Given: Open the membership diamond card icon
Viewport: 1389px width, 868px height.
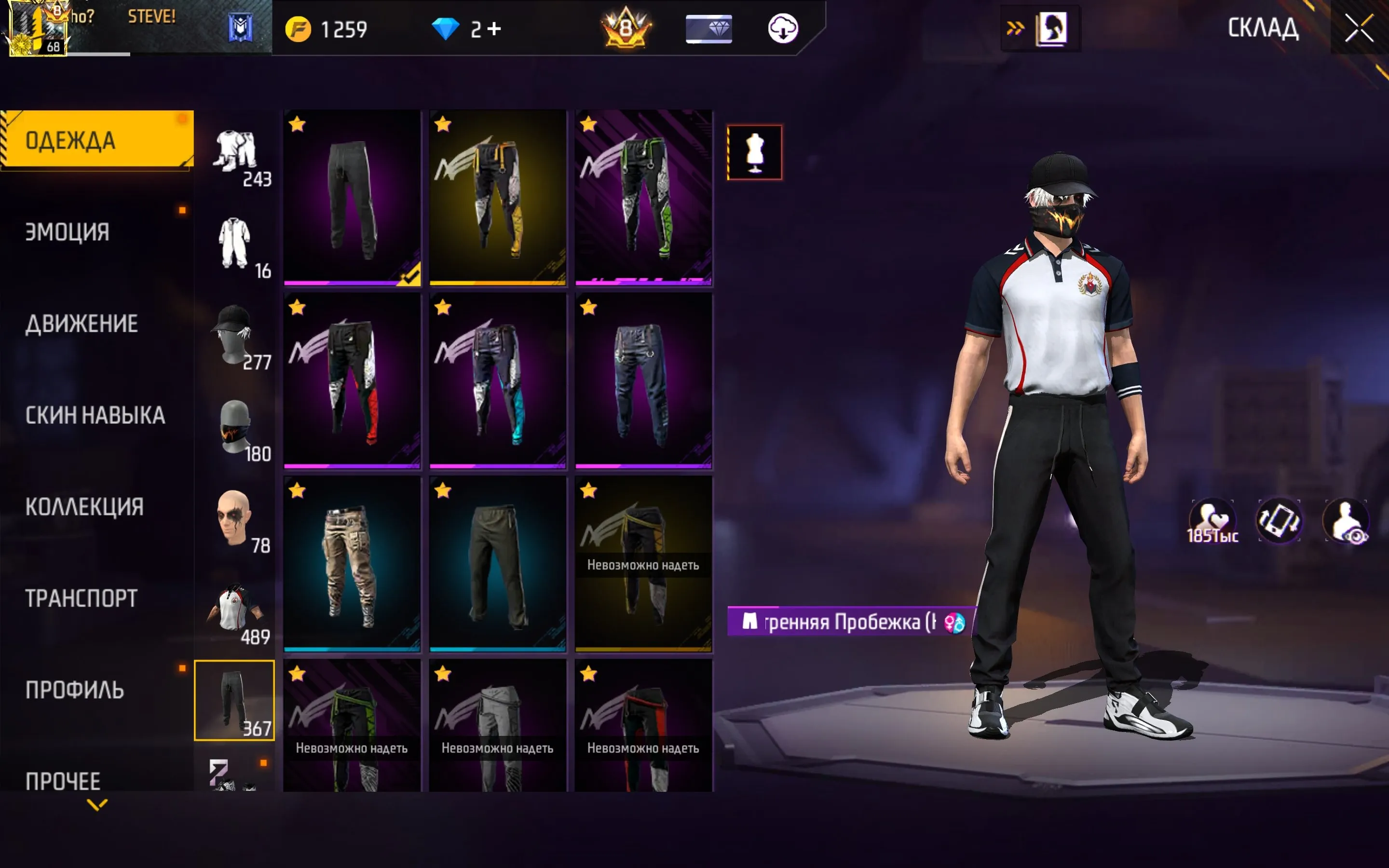Looking at the screenshot, I should (x=709, y=28).
